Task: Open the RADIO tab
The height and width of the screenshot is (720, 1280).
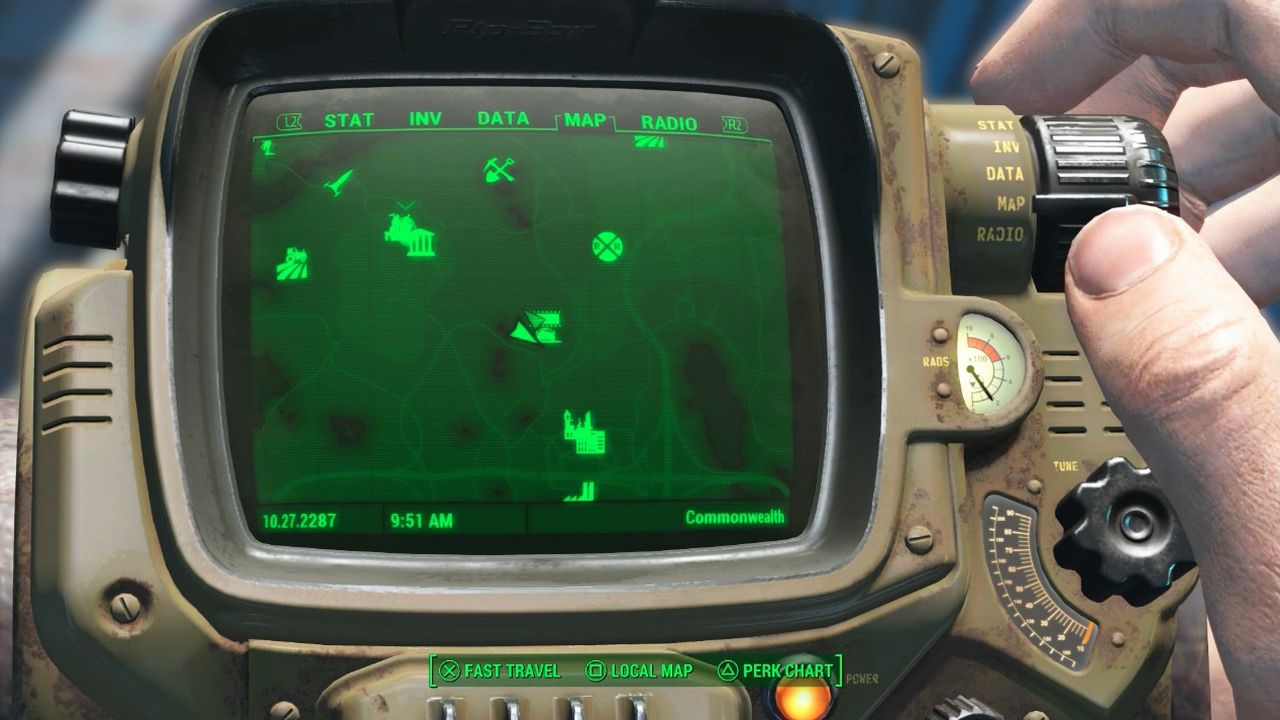Action: pyautogui.click(x=668, y=119)
